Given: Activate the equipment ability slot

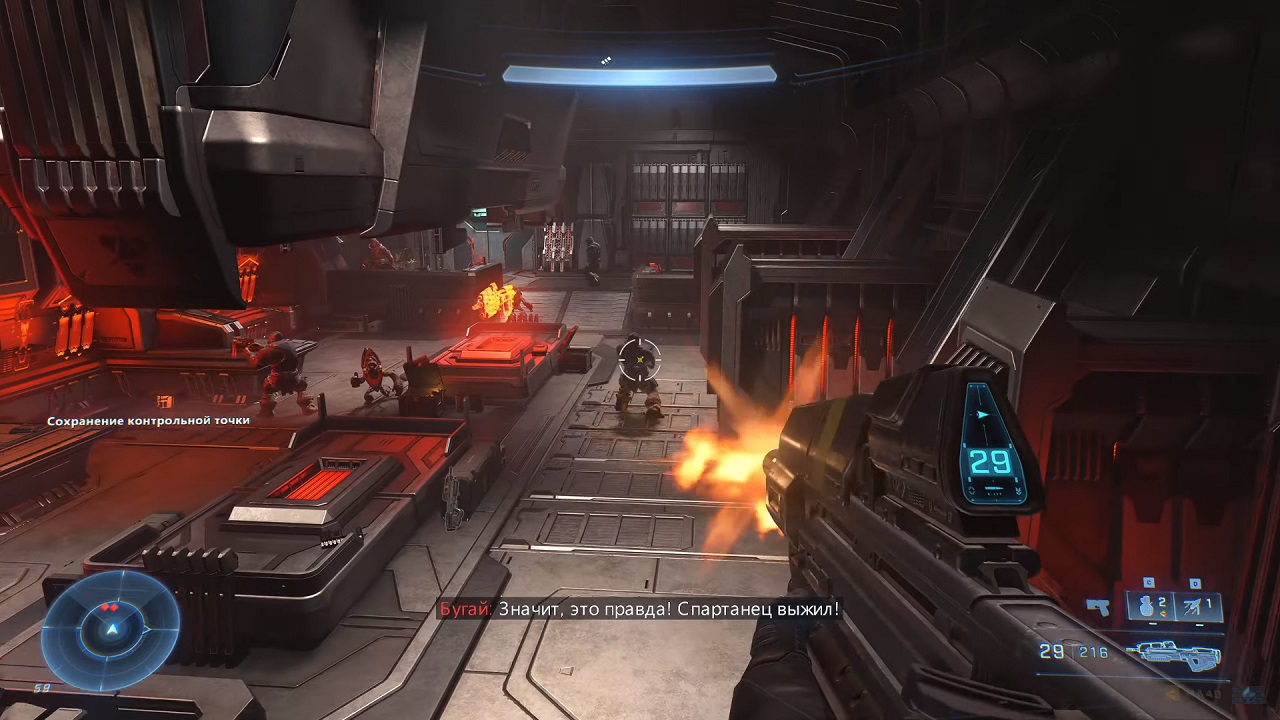Looking at the screenshot, I should [x=1199, y=605].
